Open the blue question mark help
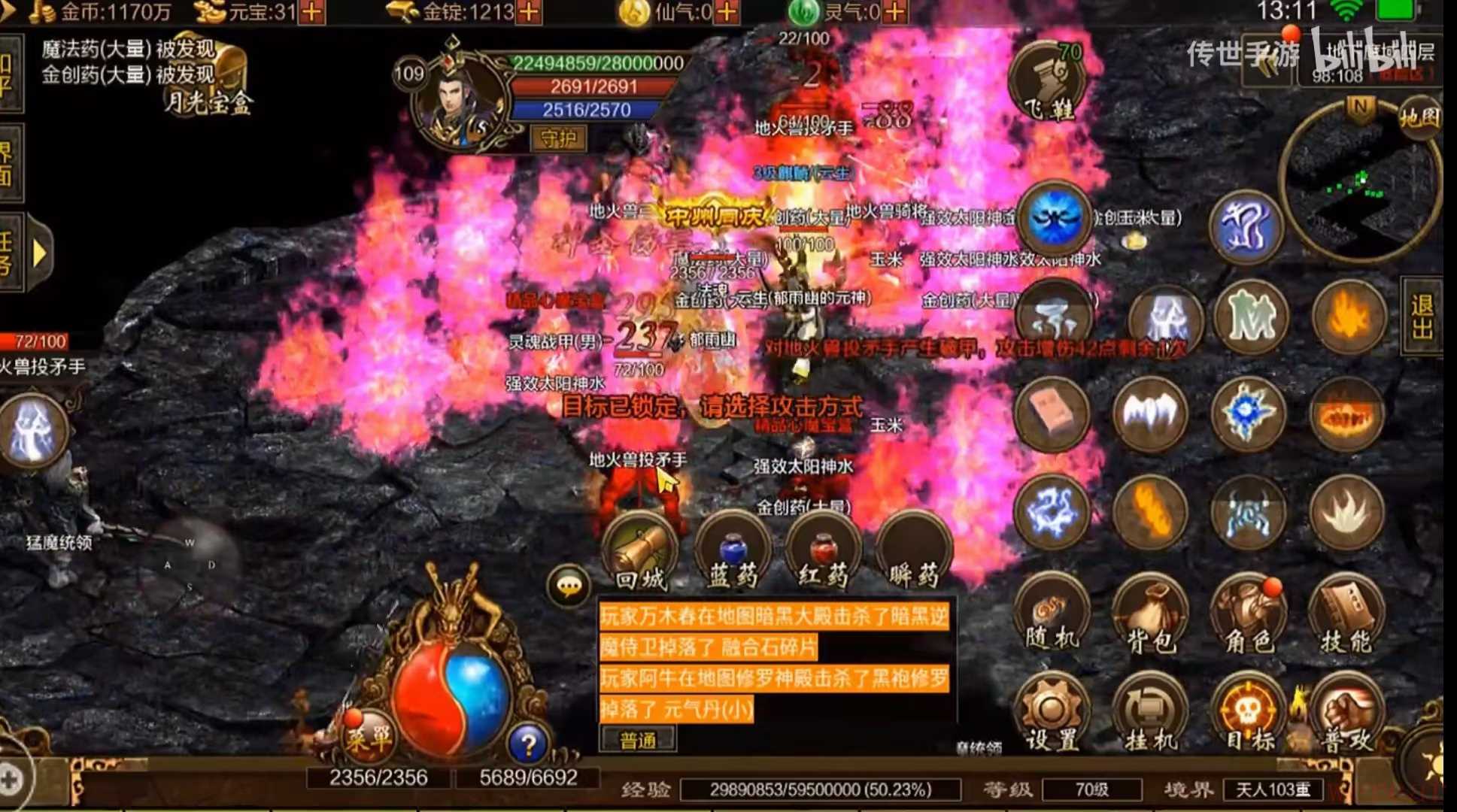Image resolution: width=1457 pixels, height=812 pixels. click(528, 744)
